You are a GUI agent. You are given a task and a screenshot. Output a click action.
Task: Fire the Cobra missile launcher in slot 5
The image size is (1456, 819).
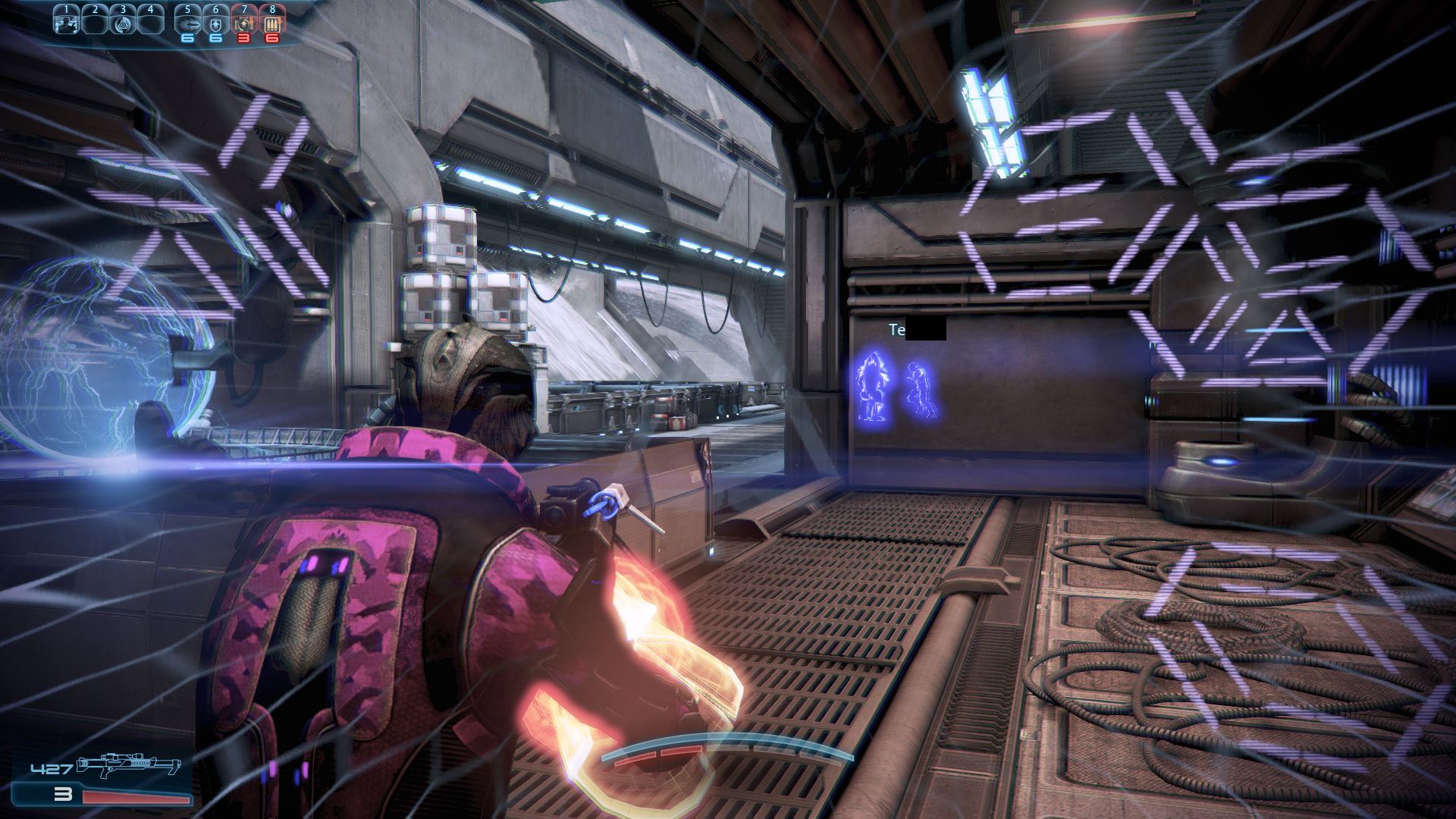coord(187,23)
